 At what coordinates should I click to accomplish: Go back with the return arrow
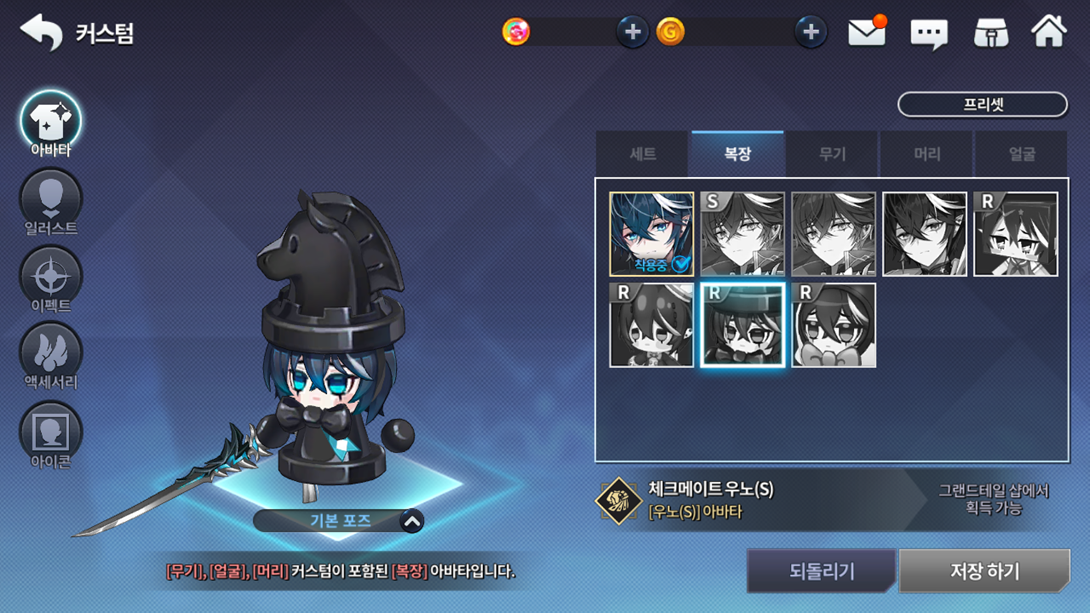point(41,32)
